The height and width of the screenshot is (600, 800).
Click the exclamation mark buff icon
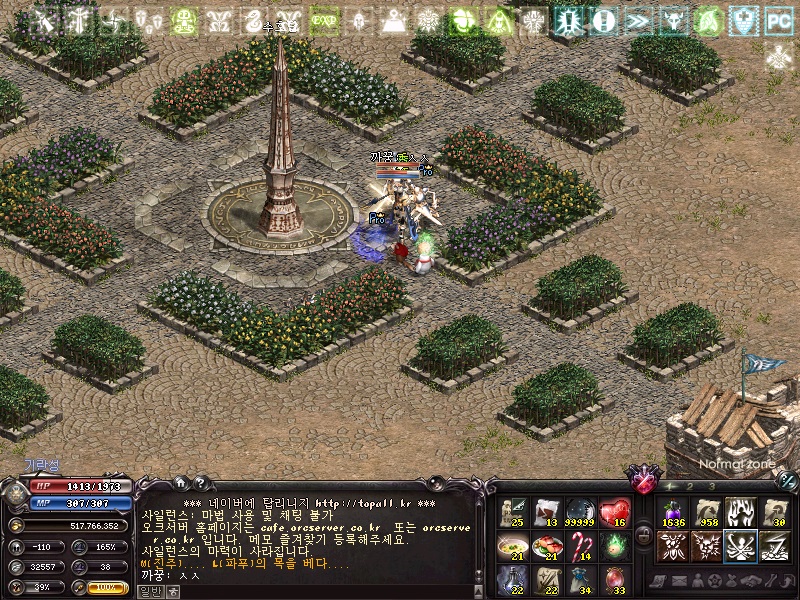coord(603,19)
